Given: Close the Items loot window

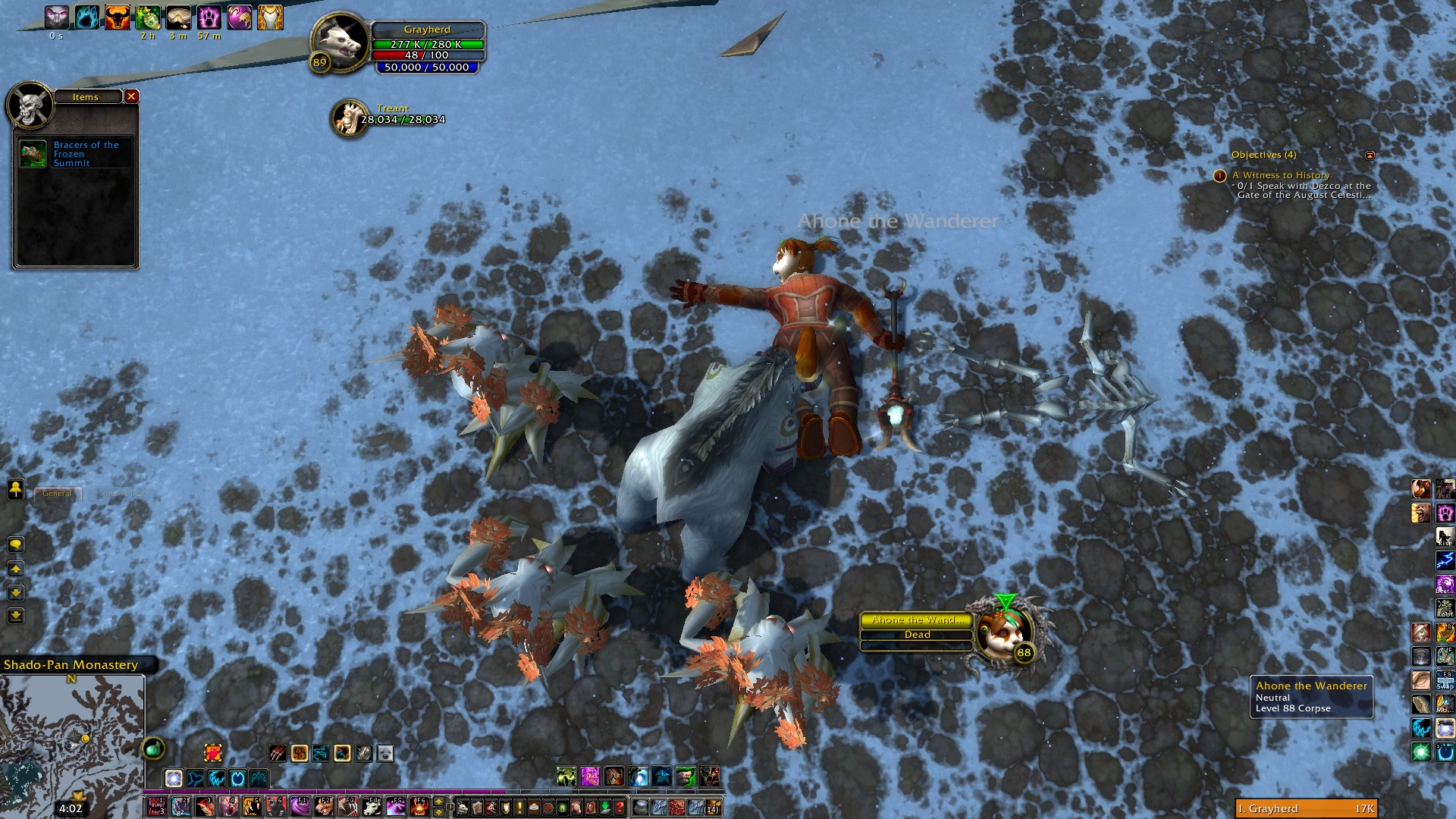Looking at the screenshot, I should point(131,96).
